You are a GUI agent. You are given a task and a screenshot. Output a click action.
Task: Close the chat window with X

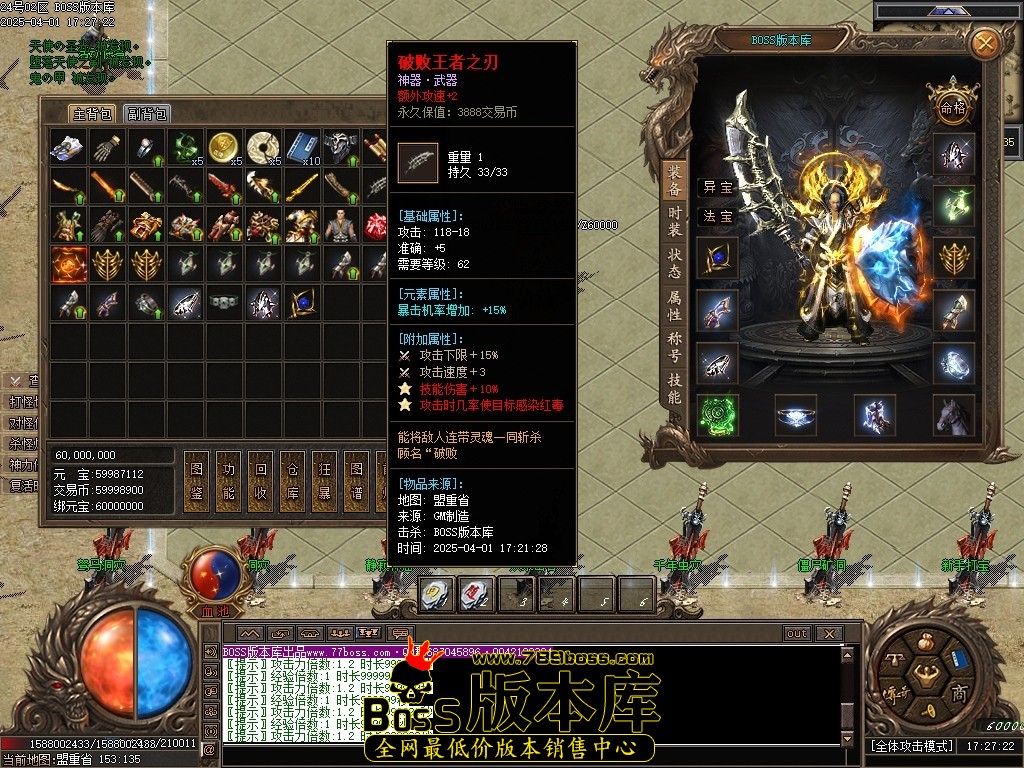[827, 634]
